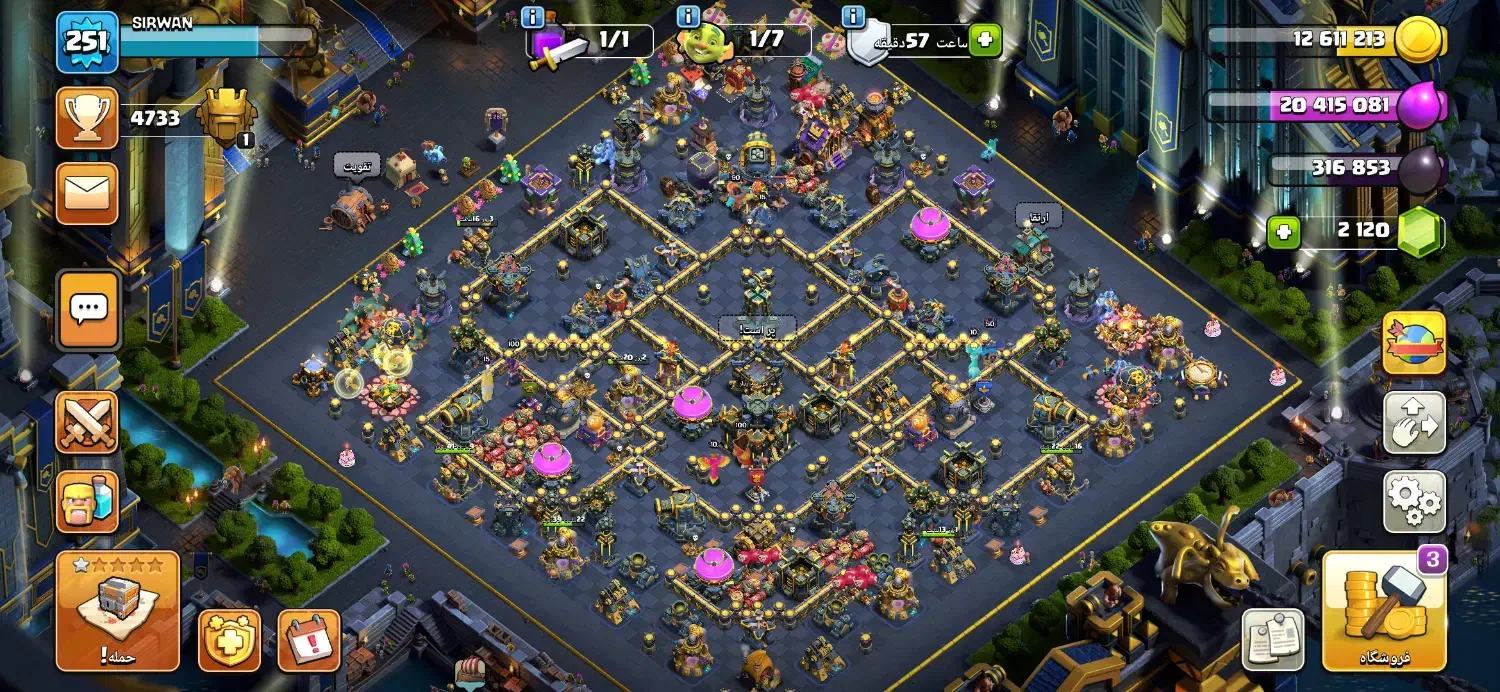Extend shield with the green plus button
The width and height of the screenshot is (1500, 692).
984,41
